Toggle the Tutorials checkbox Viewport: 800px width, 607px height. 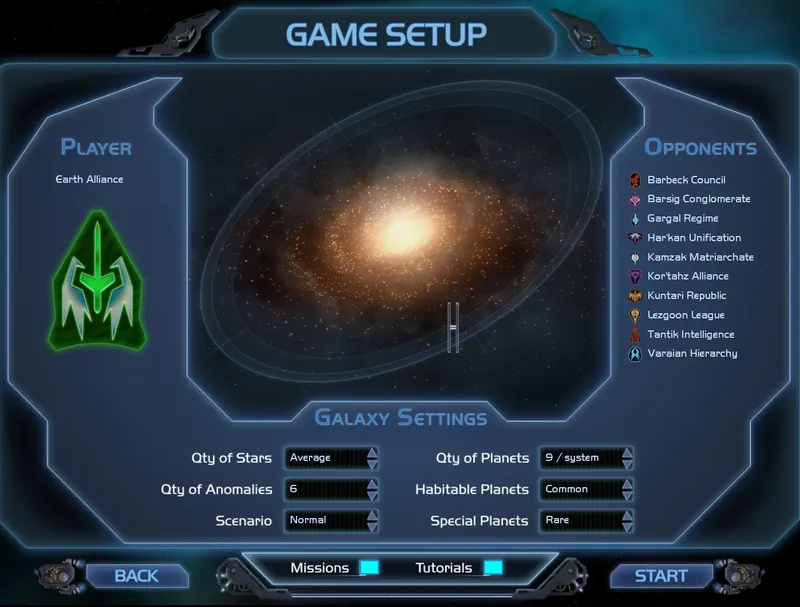(493, 568)
